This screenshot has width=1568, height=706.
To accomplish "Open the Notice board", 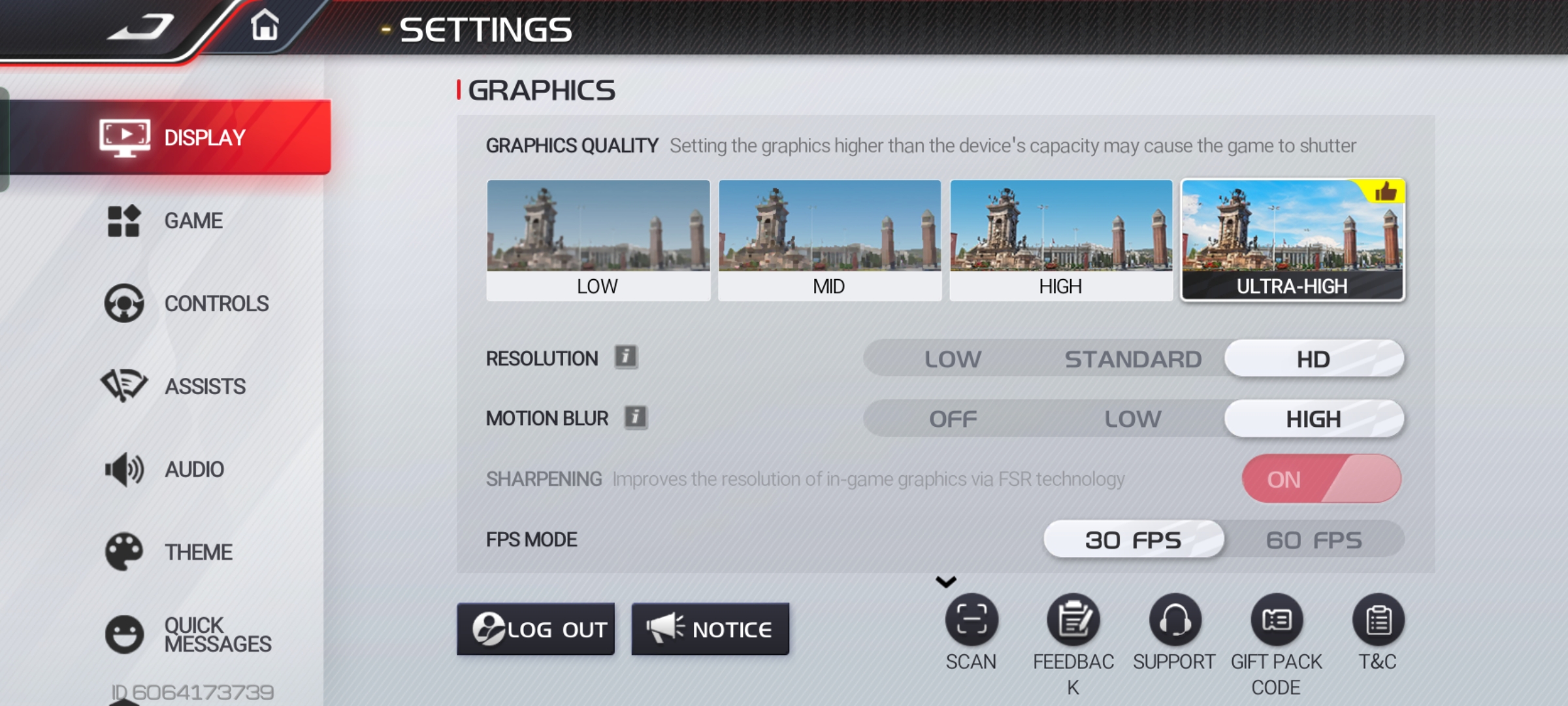I will click(x=710, y=629).
